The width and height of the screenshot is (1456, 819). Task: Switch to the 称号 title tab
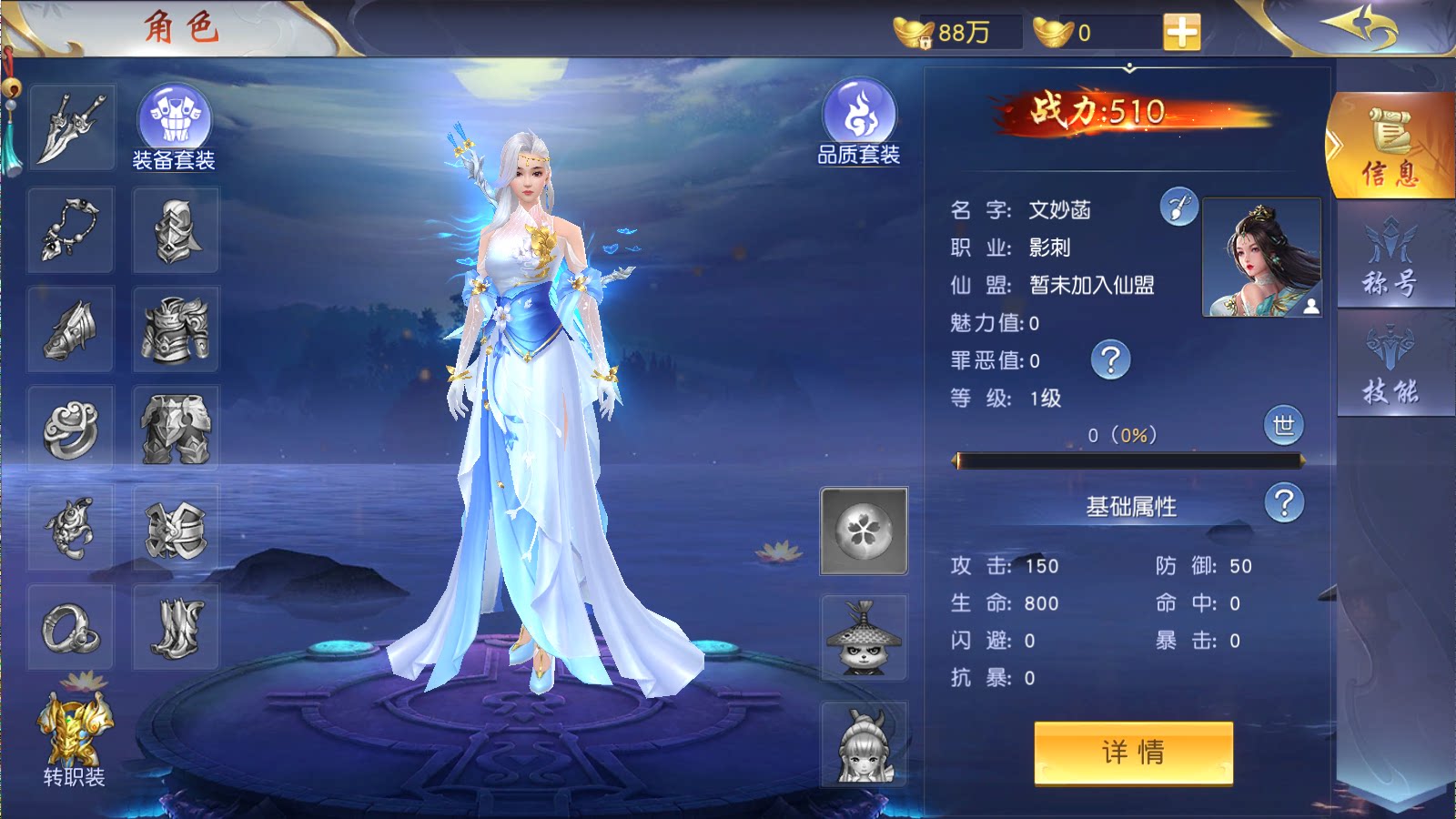[x=1393, y=258]
